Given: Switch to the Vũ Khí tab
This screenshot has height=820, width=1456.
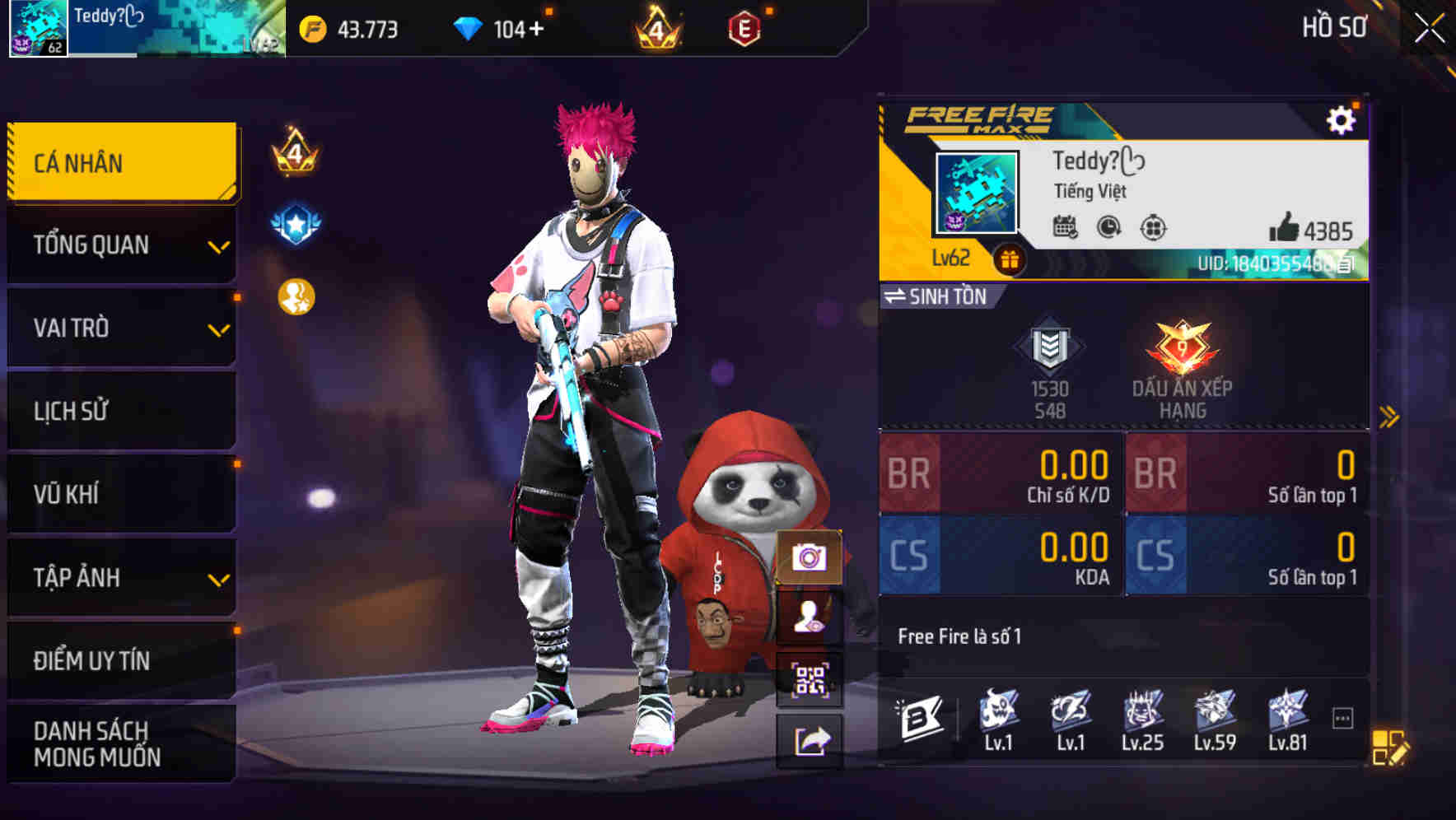Looking at the screenshot, I should click(x=119, y=494).
